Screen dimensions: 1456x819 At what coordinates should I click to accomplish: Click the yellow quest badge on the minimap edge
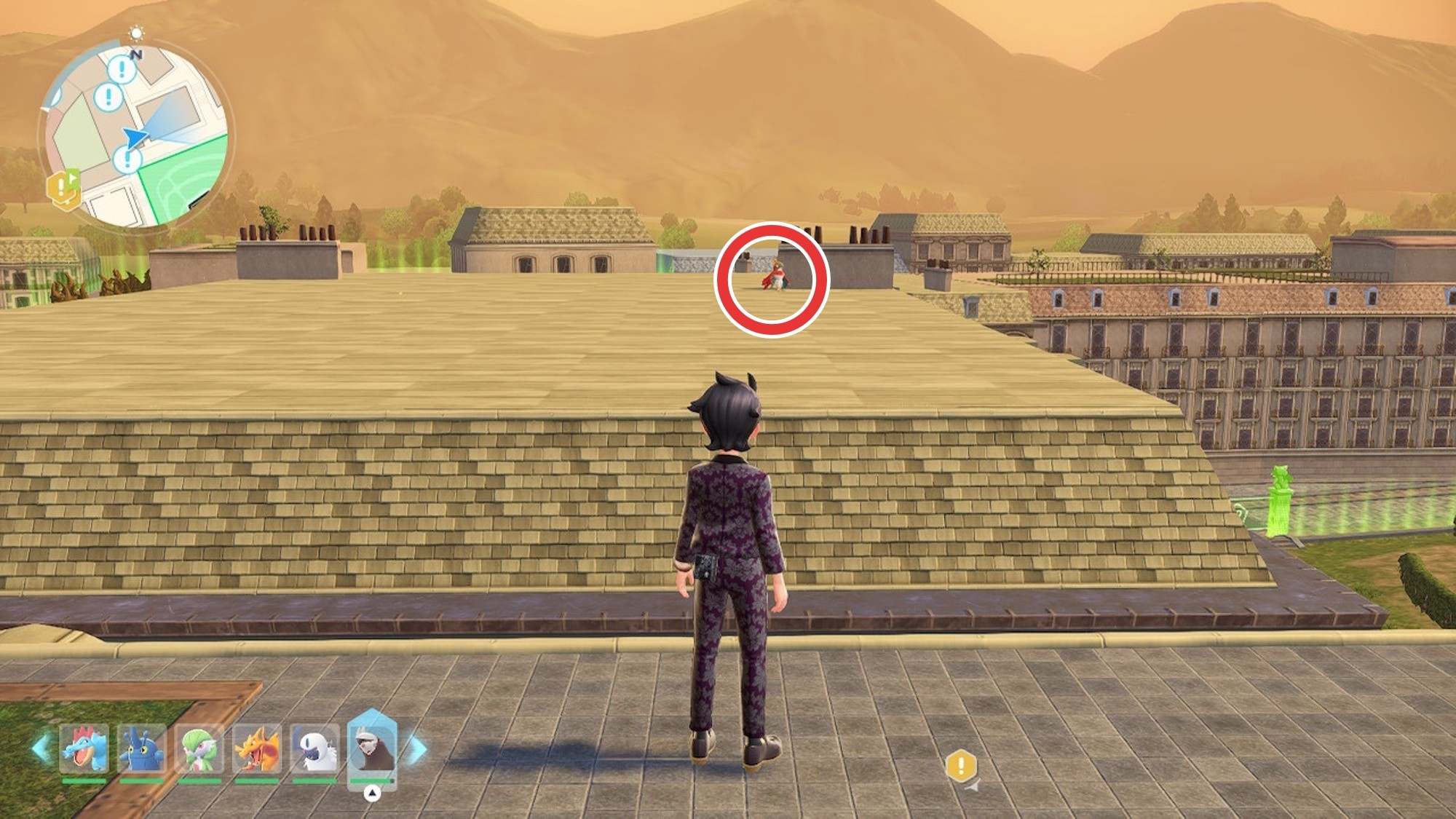point(63,189)
